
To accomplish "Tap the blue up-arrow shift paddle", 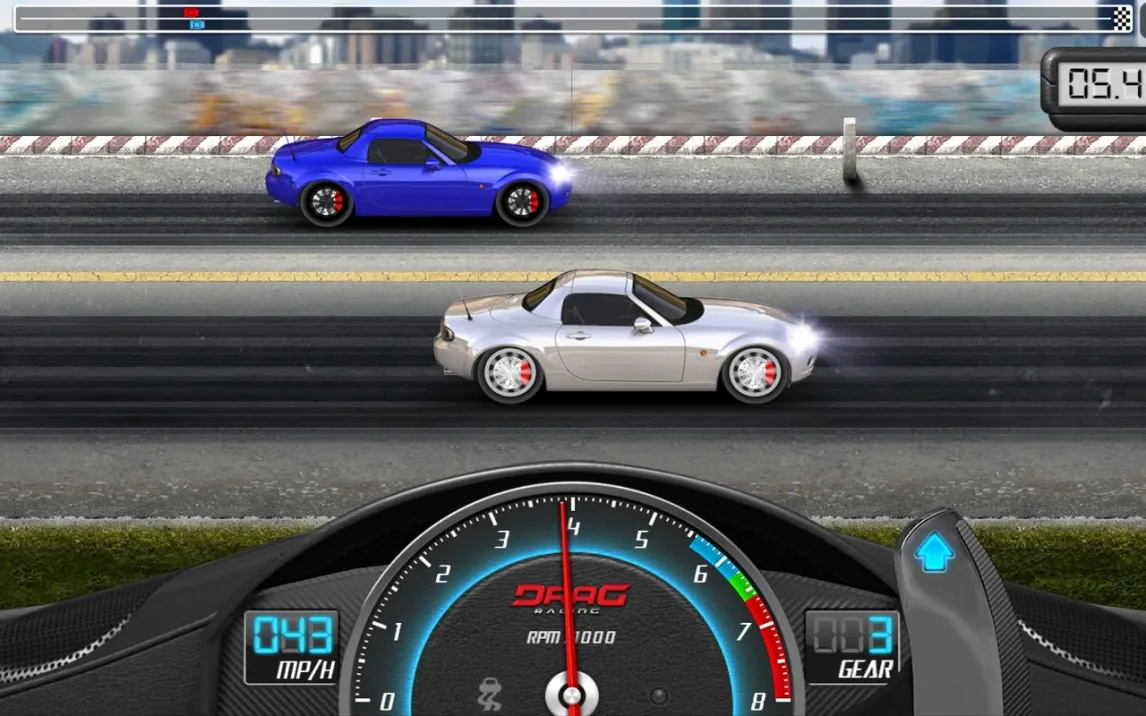I will (x=935, y=553).
